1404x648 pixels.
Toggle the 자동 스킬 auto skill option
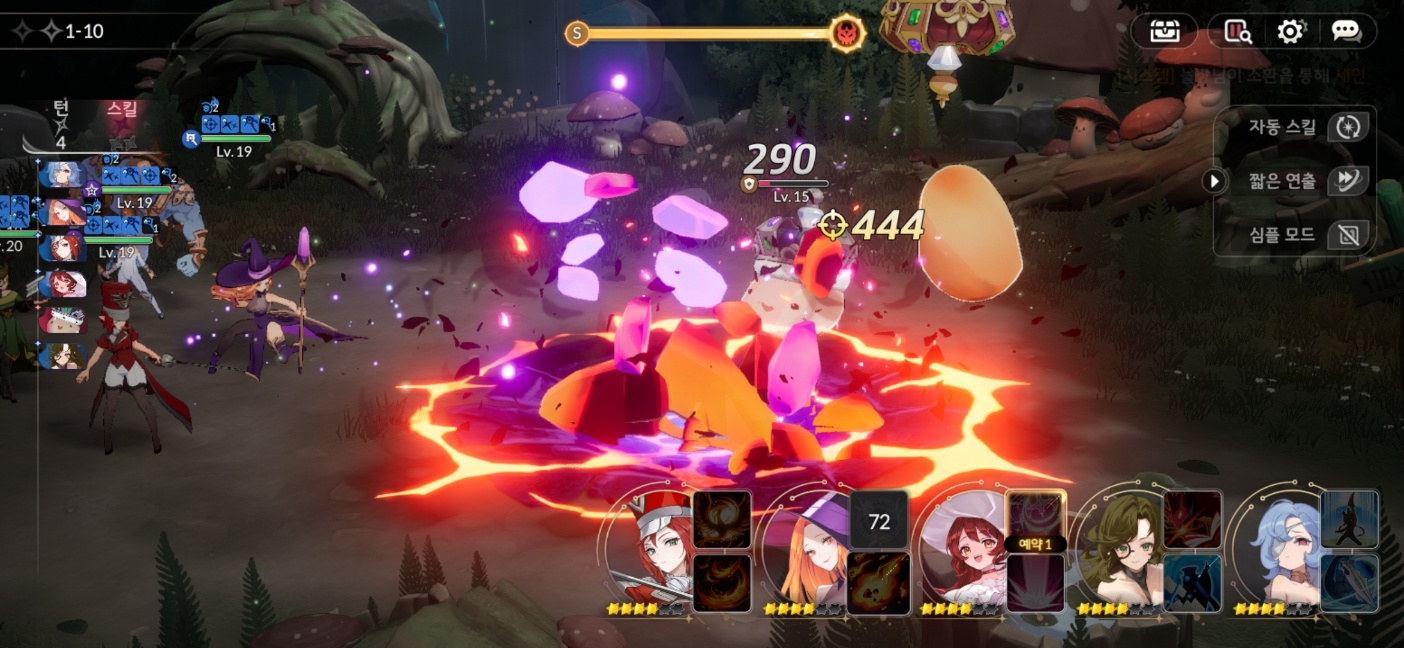coord(1349,127)
